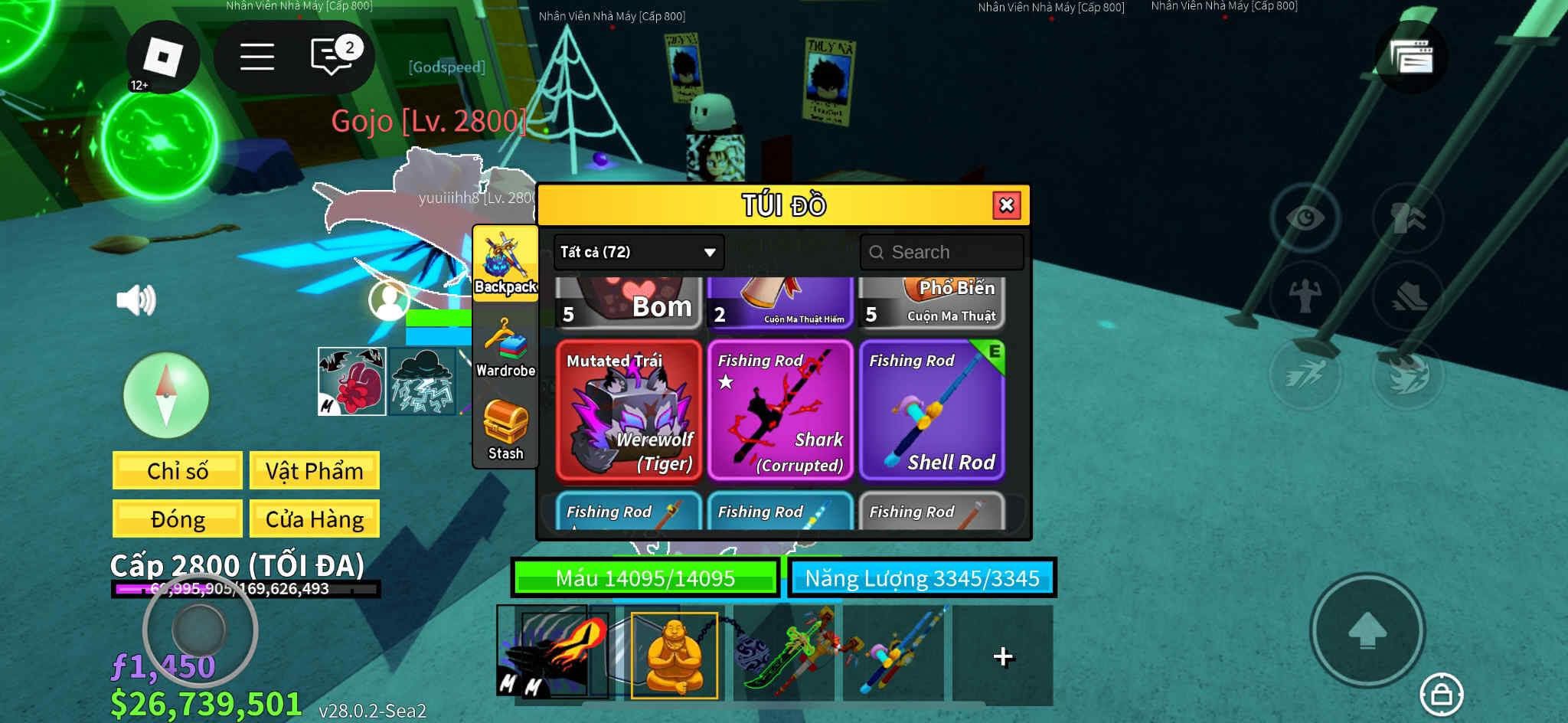This screenshot has height=723, width=1568.
Task: Choose the equipped Shell Rod item
Action: [x=931, y=411]
